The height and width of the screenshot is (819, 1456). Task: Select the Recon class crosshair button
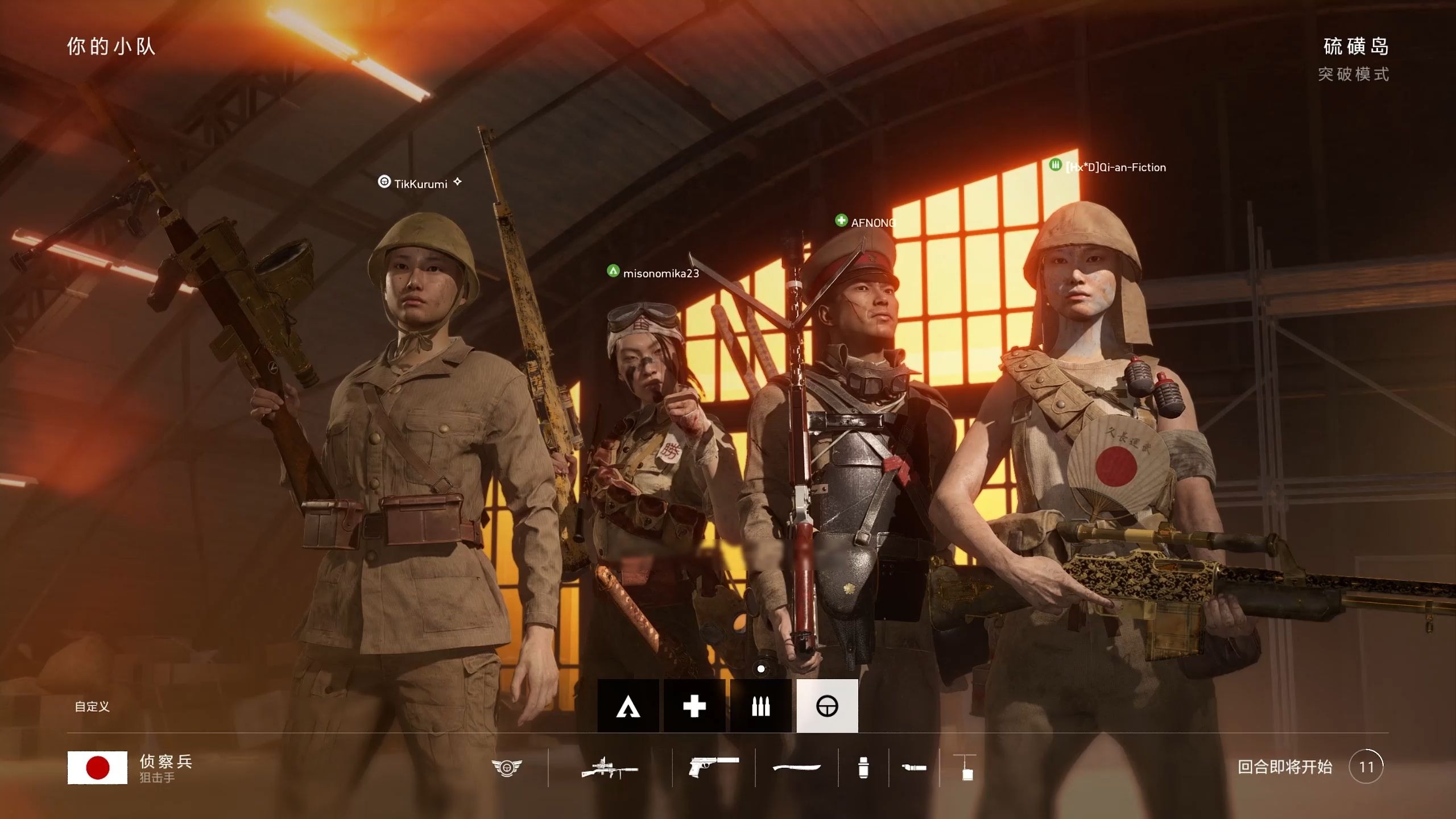point(827,706)
